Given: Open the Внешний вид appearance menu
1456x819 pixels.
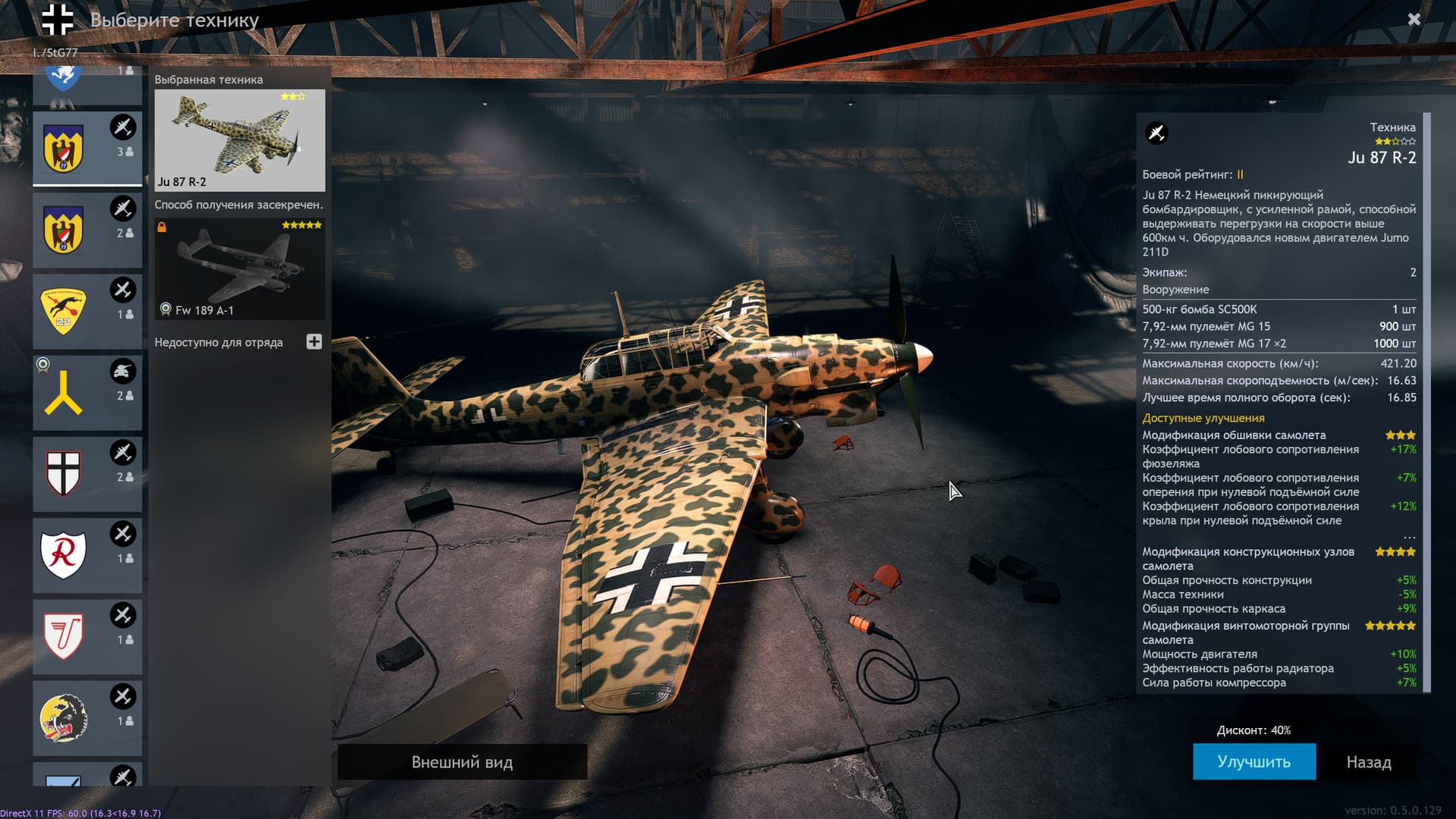Looking at the screenshot, I should 462,761.
